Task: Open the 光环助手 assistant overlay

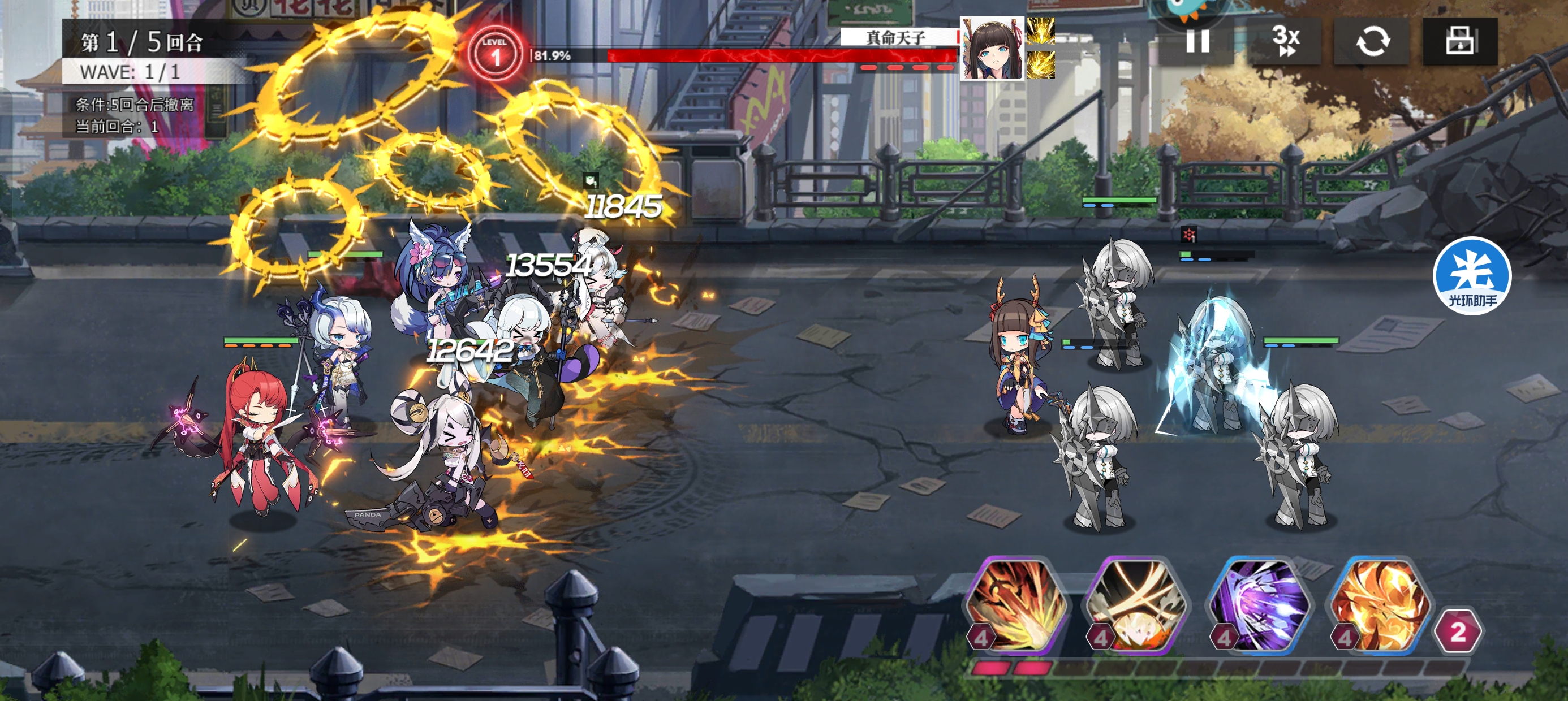Action: click(x=1472, y=276)
